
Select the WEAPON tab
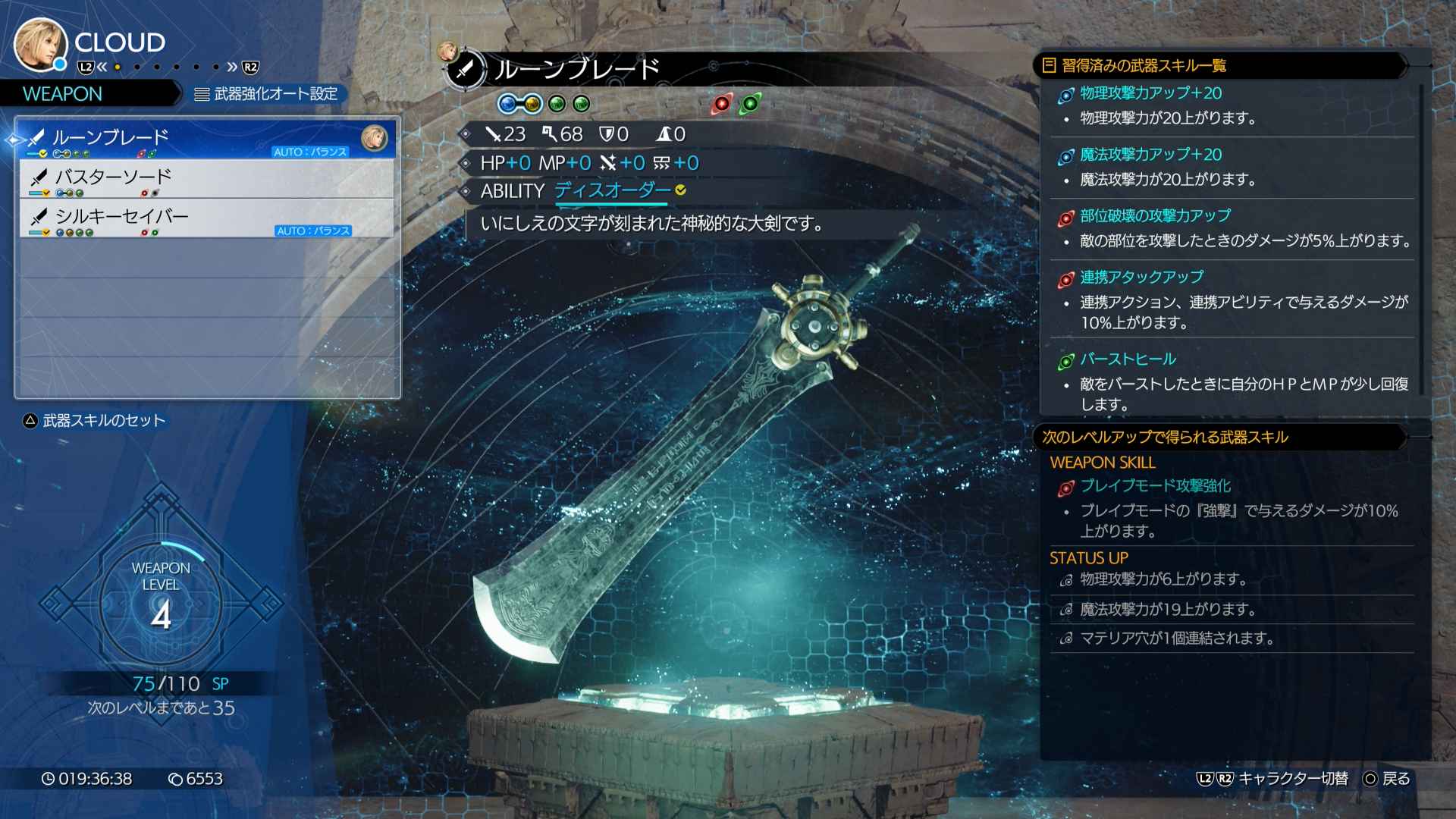(x=61, y=94)
